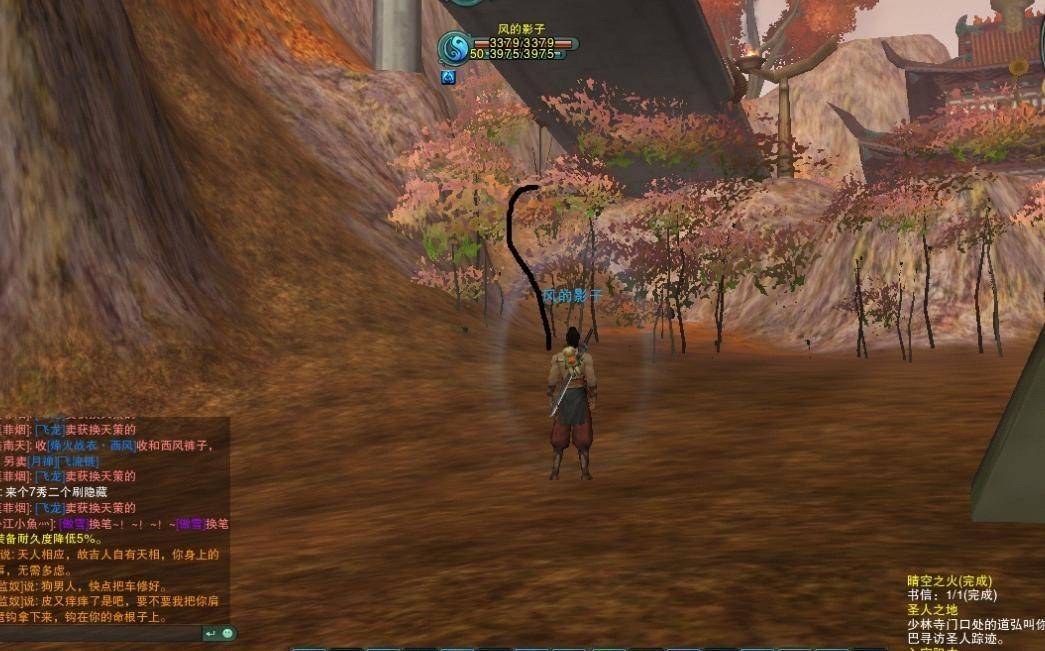The image size is (1045, 651).
Task: Click the enter arrow button beside chat input
Action: [211, 633]
